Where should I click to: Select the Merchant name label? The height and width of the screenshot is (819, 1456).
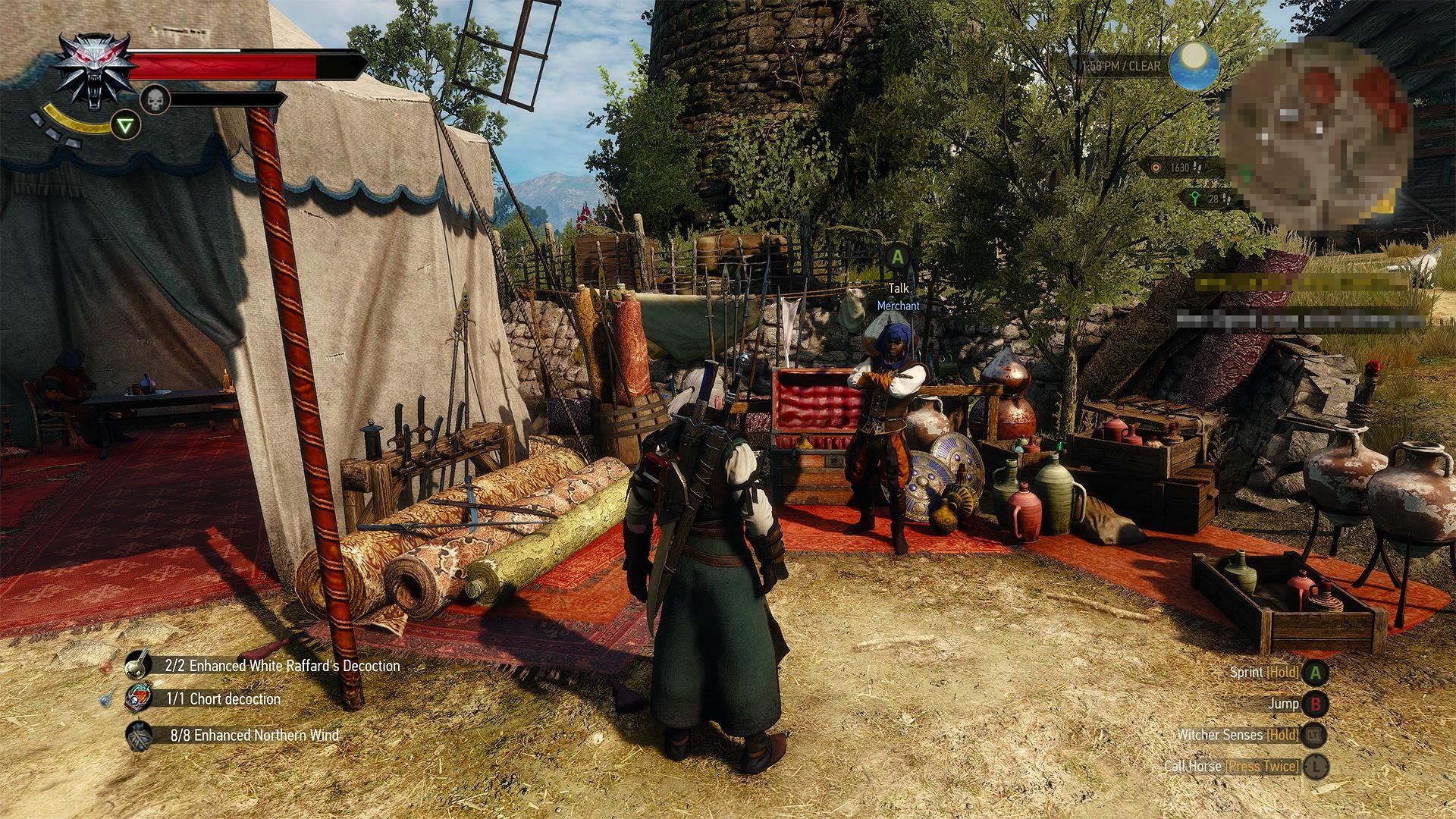[897, 306]
